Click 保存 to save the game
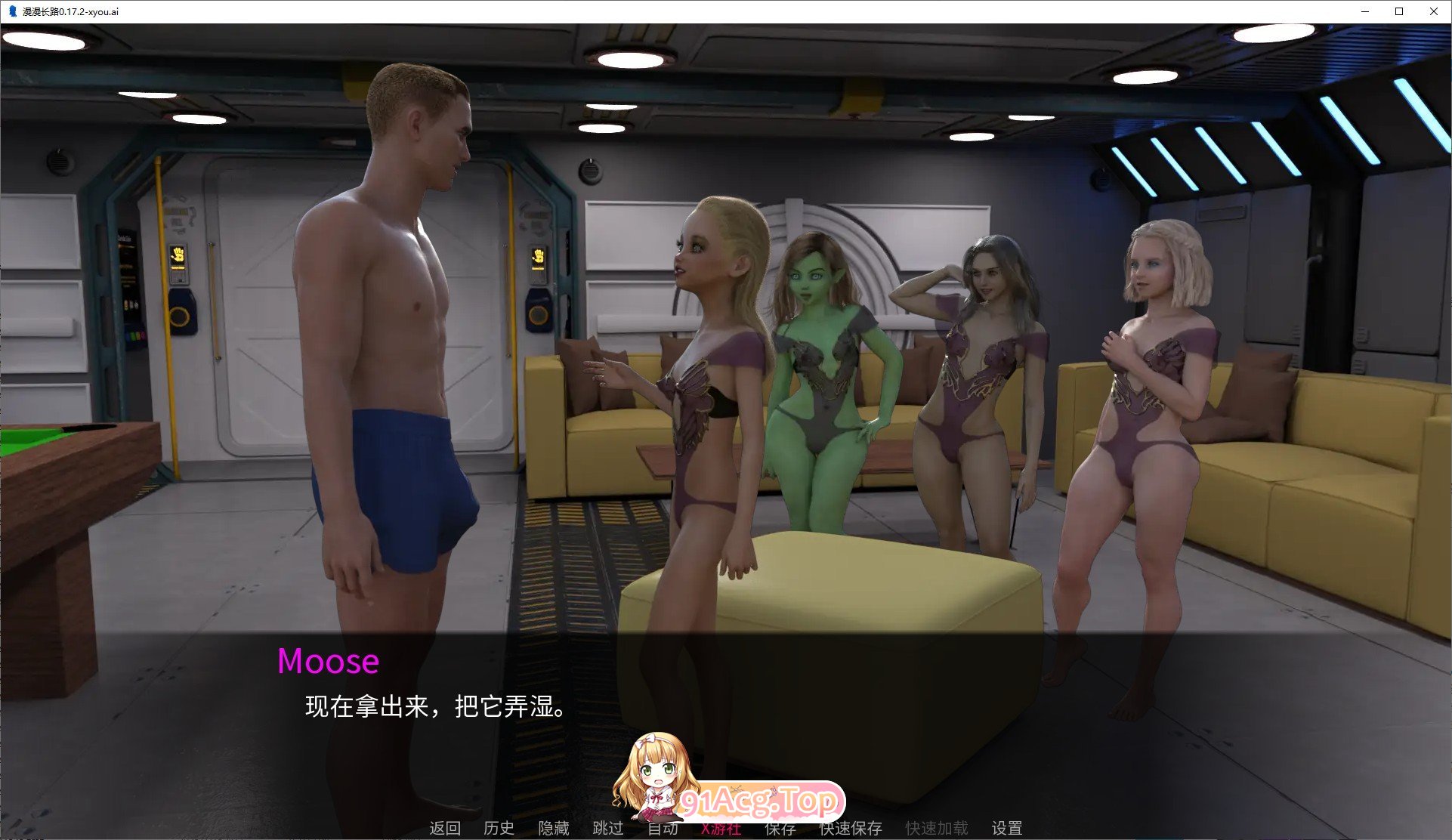The image size is (1452, 840). click(x=779, y=827)
